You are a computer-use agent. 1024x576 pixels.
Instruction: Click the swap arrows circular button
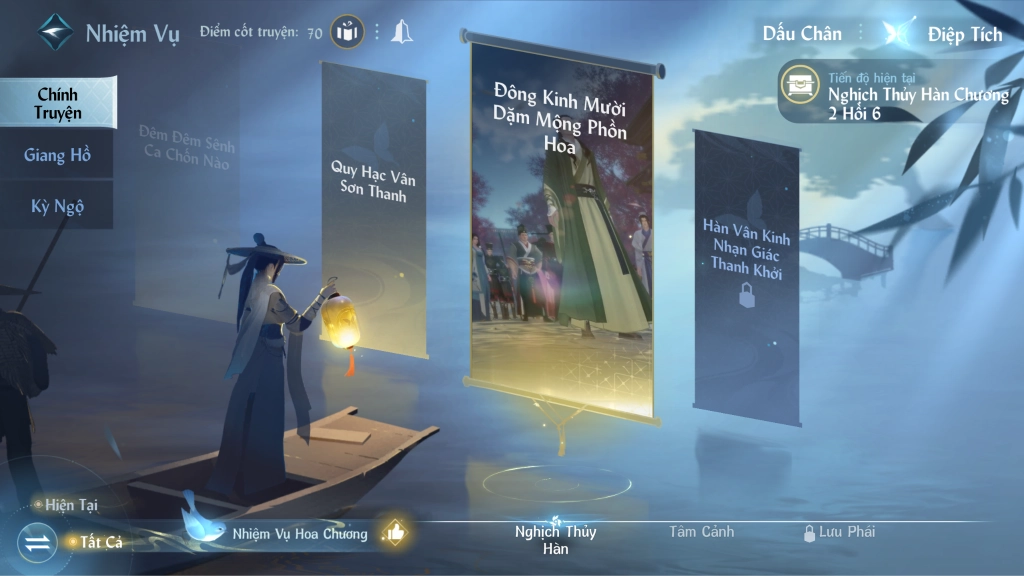tap(37, 543)
